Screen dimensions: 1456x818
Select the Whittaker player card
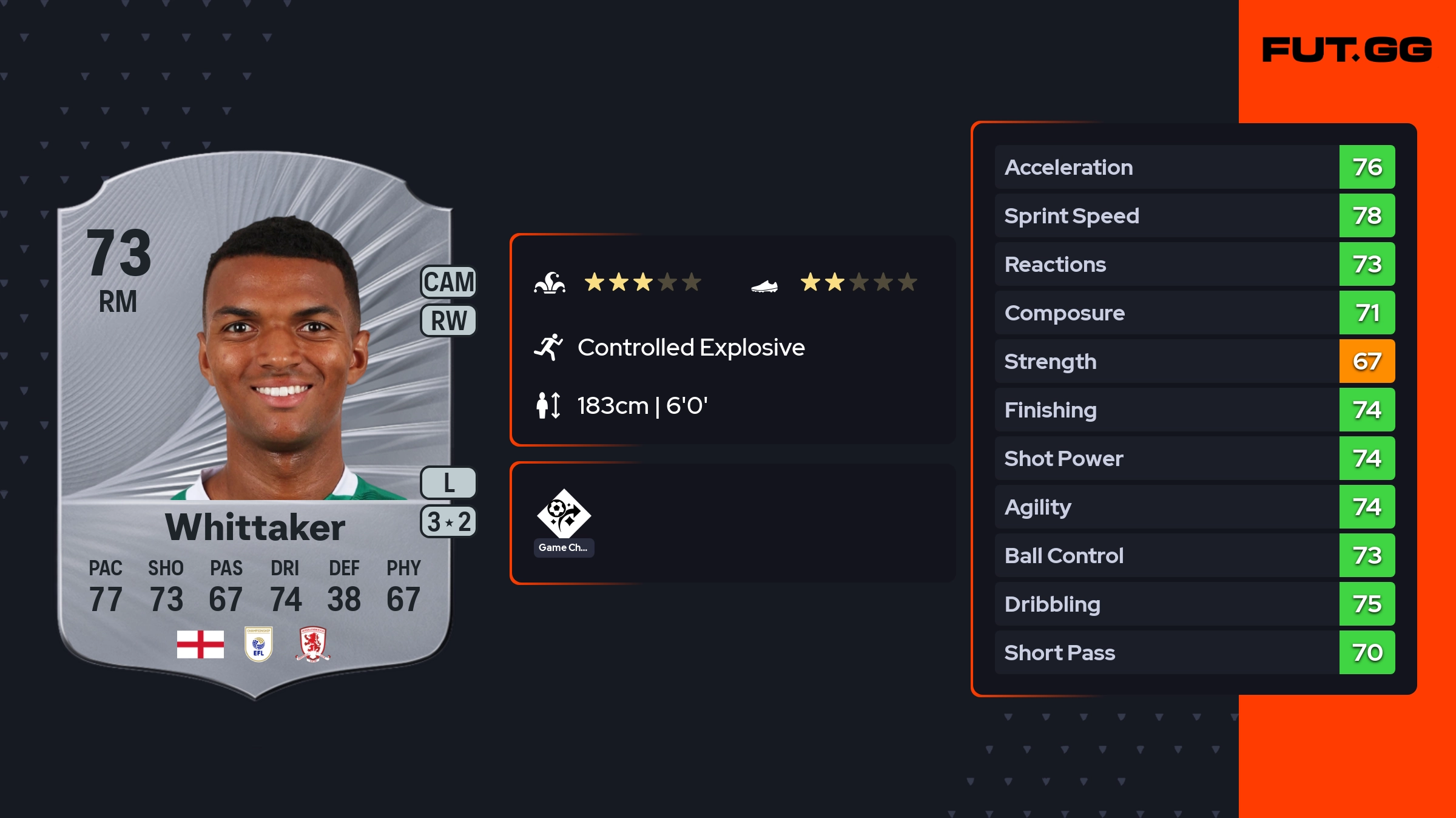point(255,425)
